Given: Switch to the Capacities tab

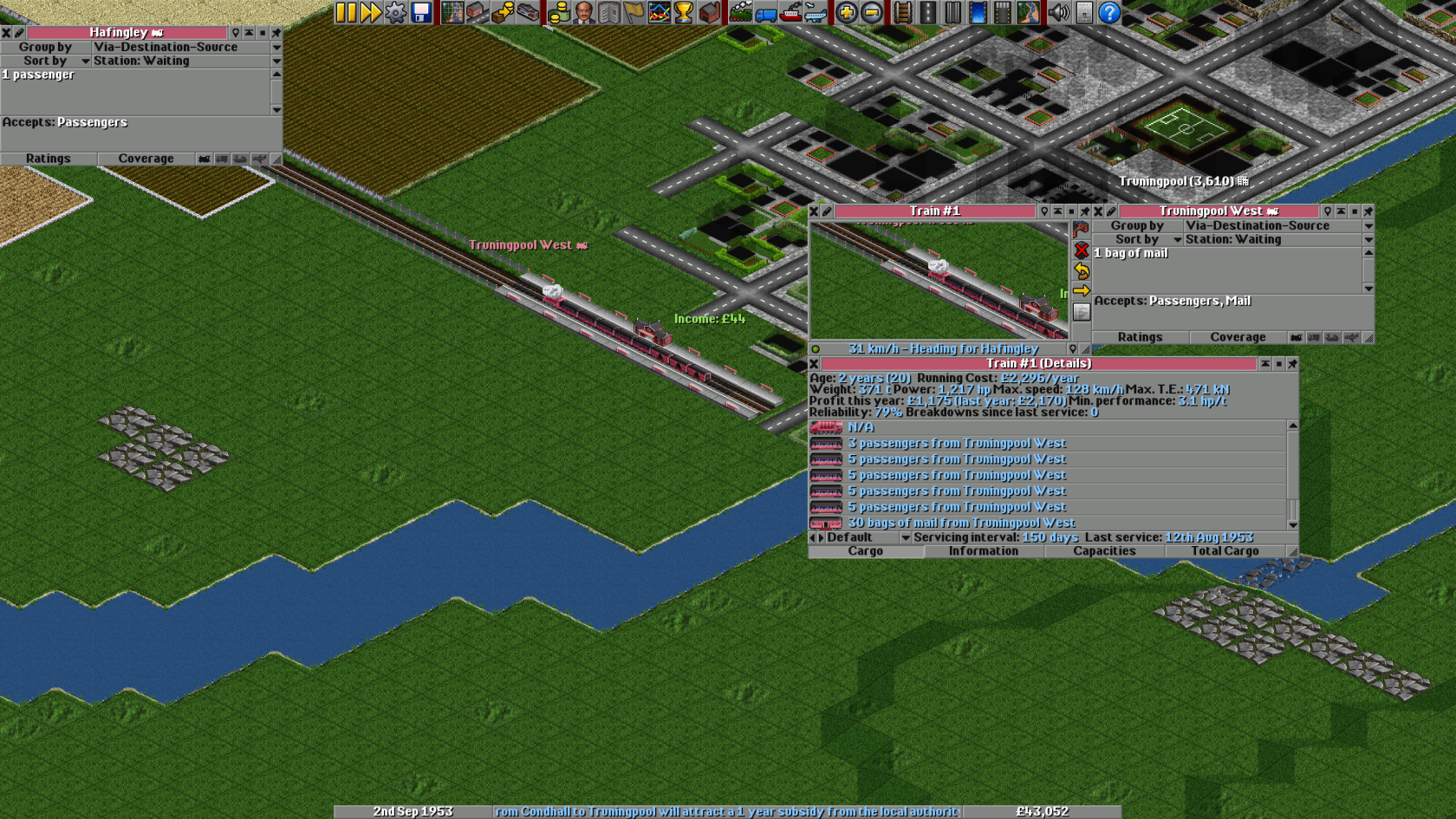Looking at the screenshot, I should (x=1104, y=551).
